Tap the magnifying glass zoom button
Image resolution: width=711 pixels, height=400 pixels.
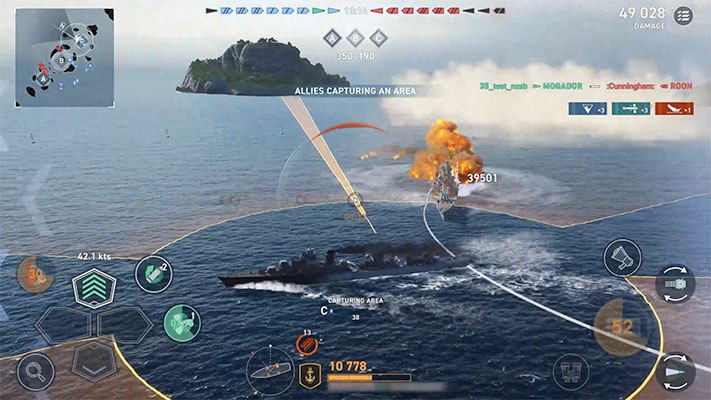tap(34, 372)
